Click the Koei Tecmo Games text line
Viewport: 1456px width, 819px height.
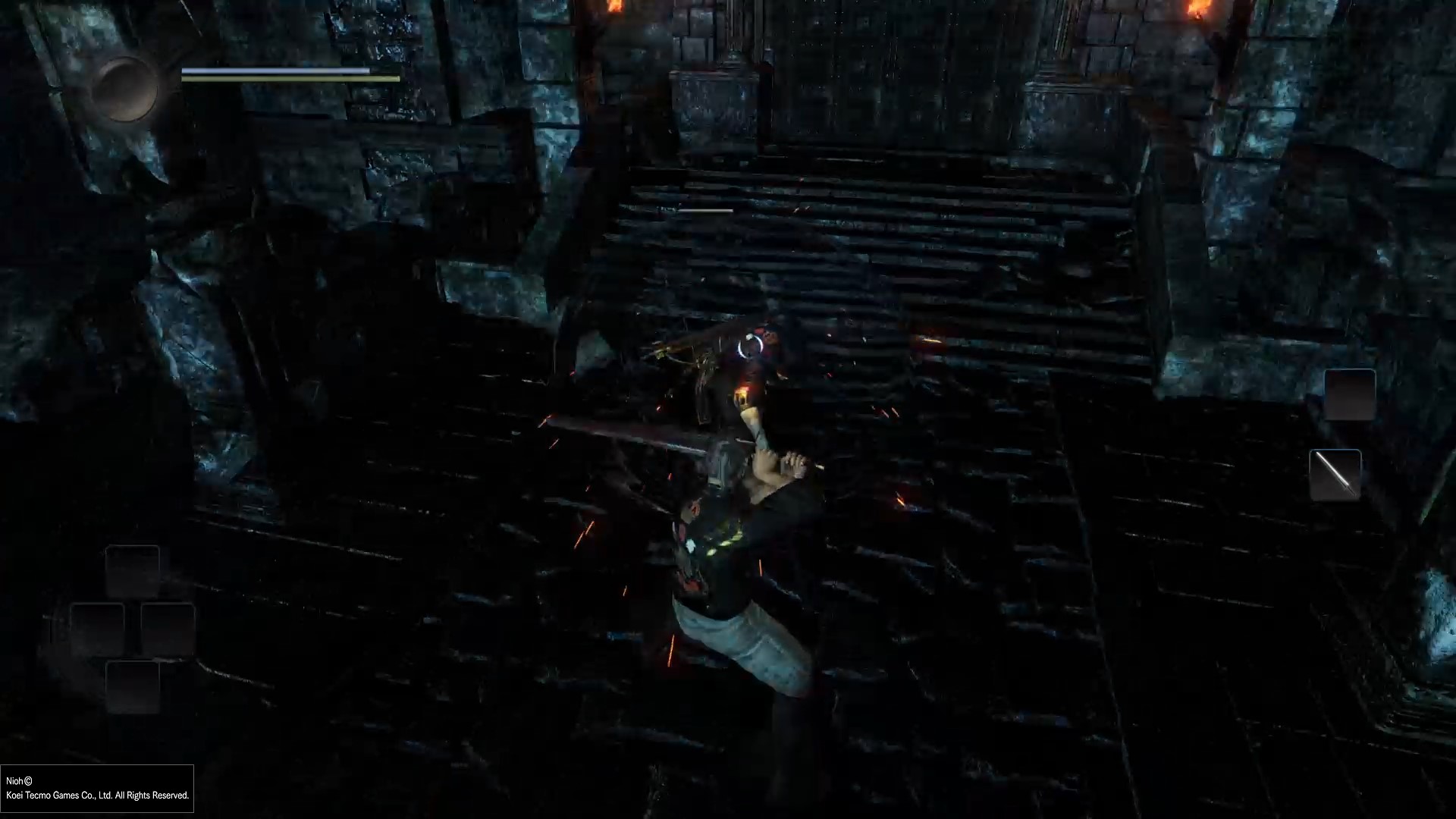coord(99,796)
